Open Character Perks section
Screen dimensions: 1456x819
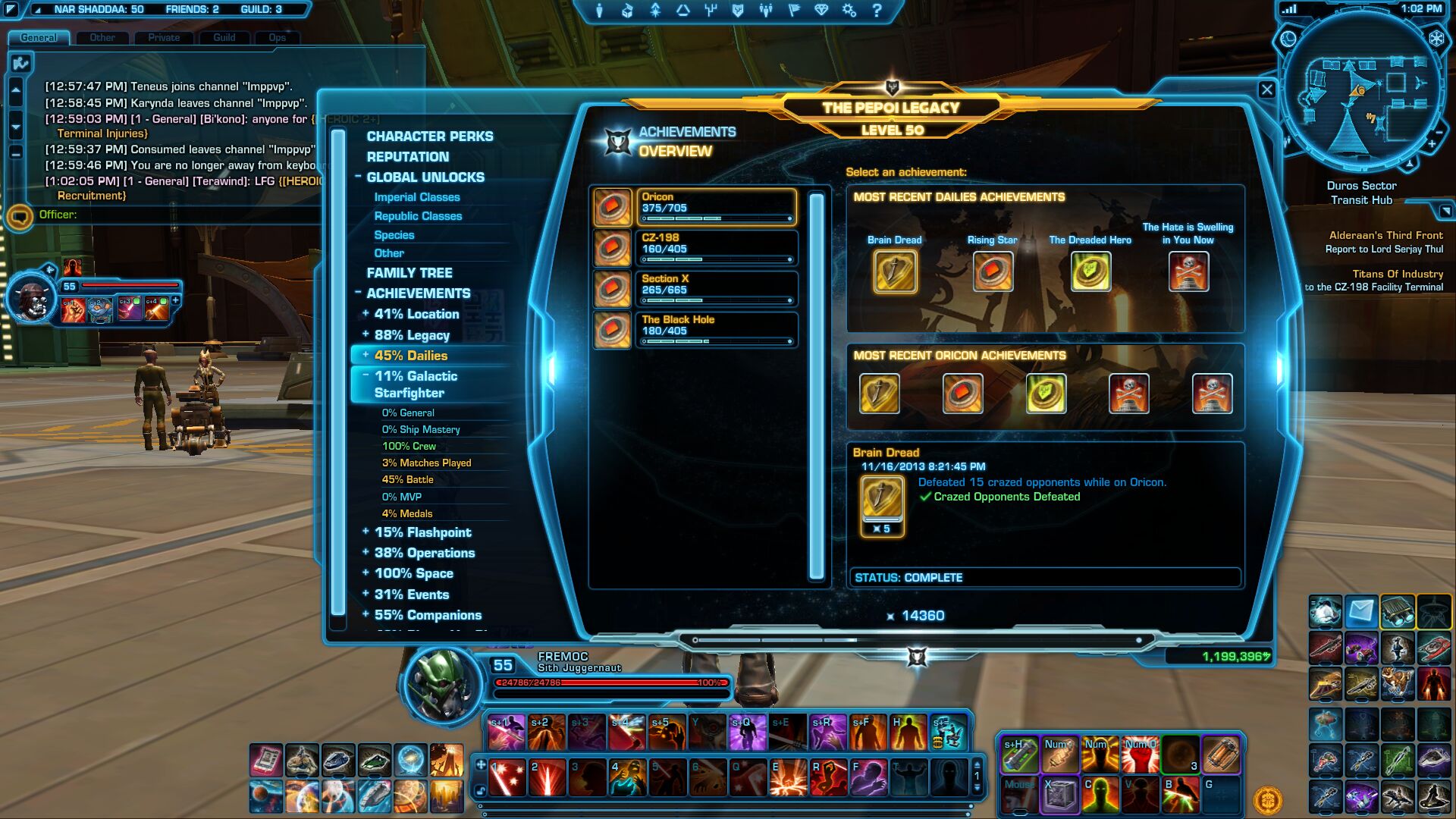429,136
